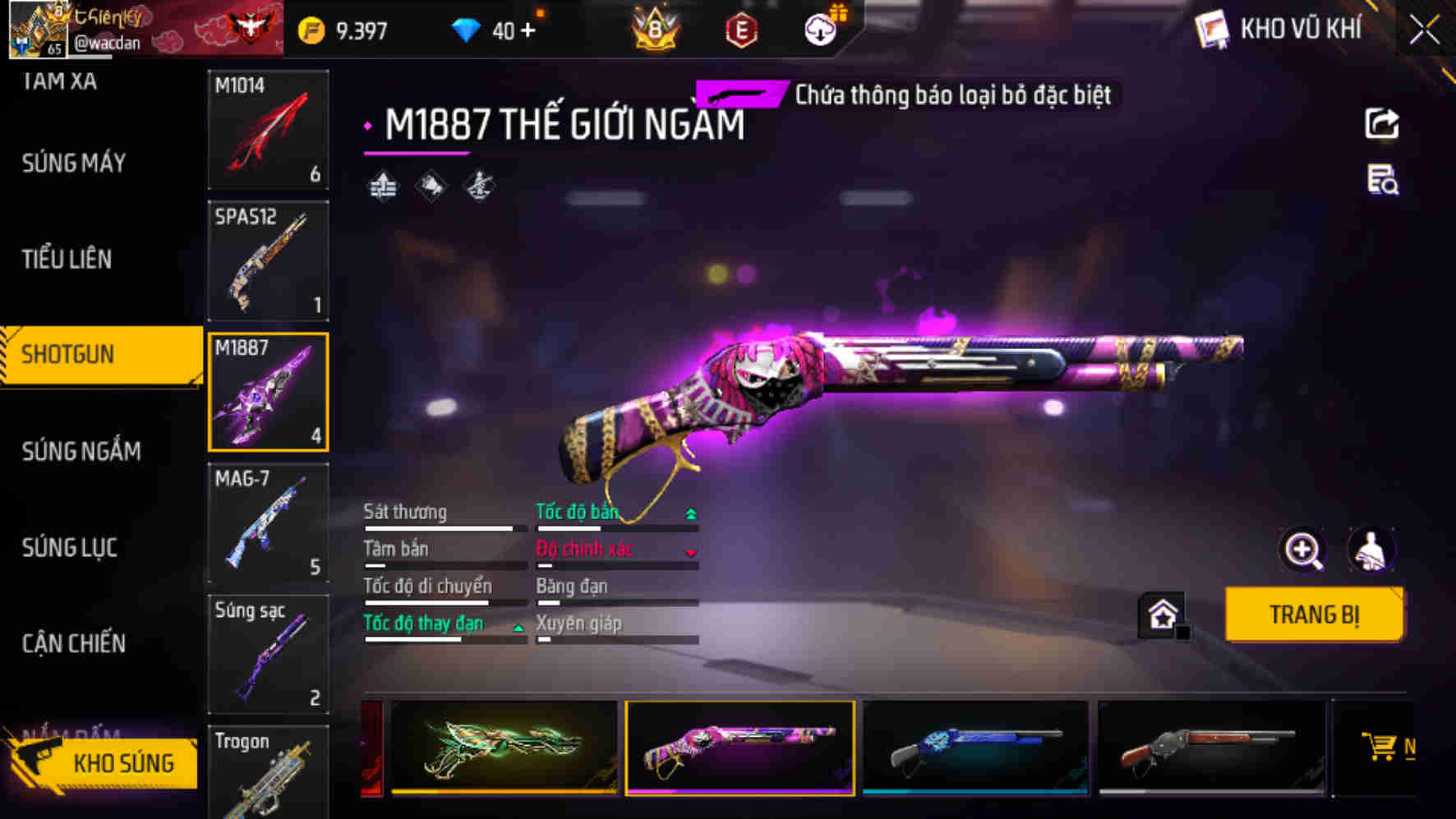1456x819 pixels.
Task: Pick the Súng sạc weapon tile
Action: pos(268,654)
